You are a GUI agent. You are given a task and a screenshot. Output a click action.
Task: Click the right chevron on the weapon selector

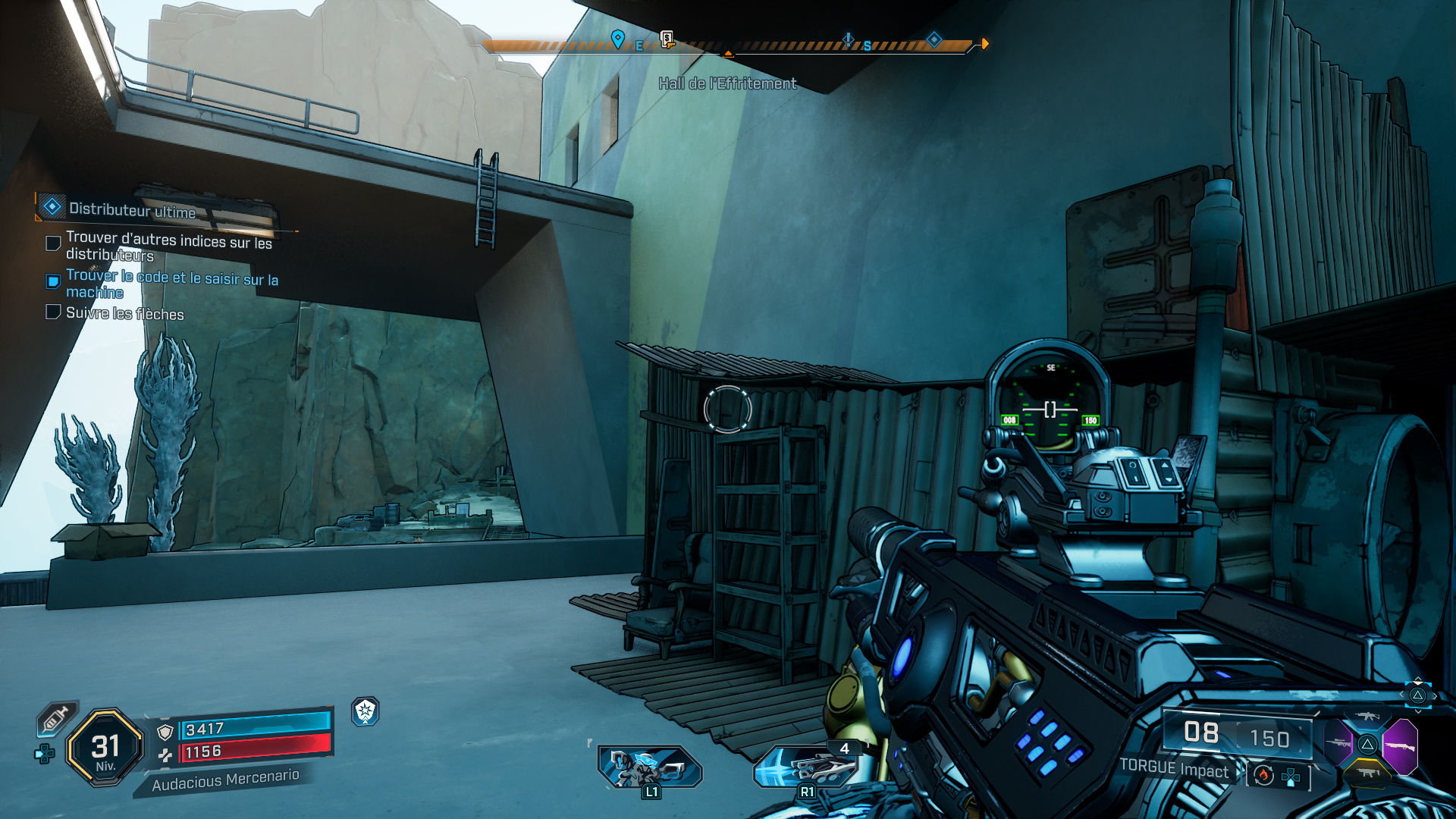coord(1435,696)
